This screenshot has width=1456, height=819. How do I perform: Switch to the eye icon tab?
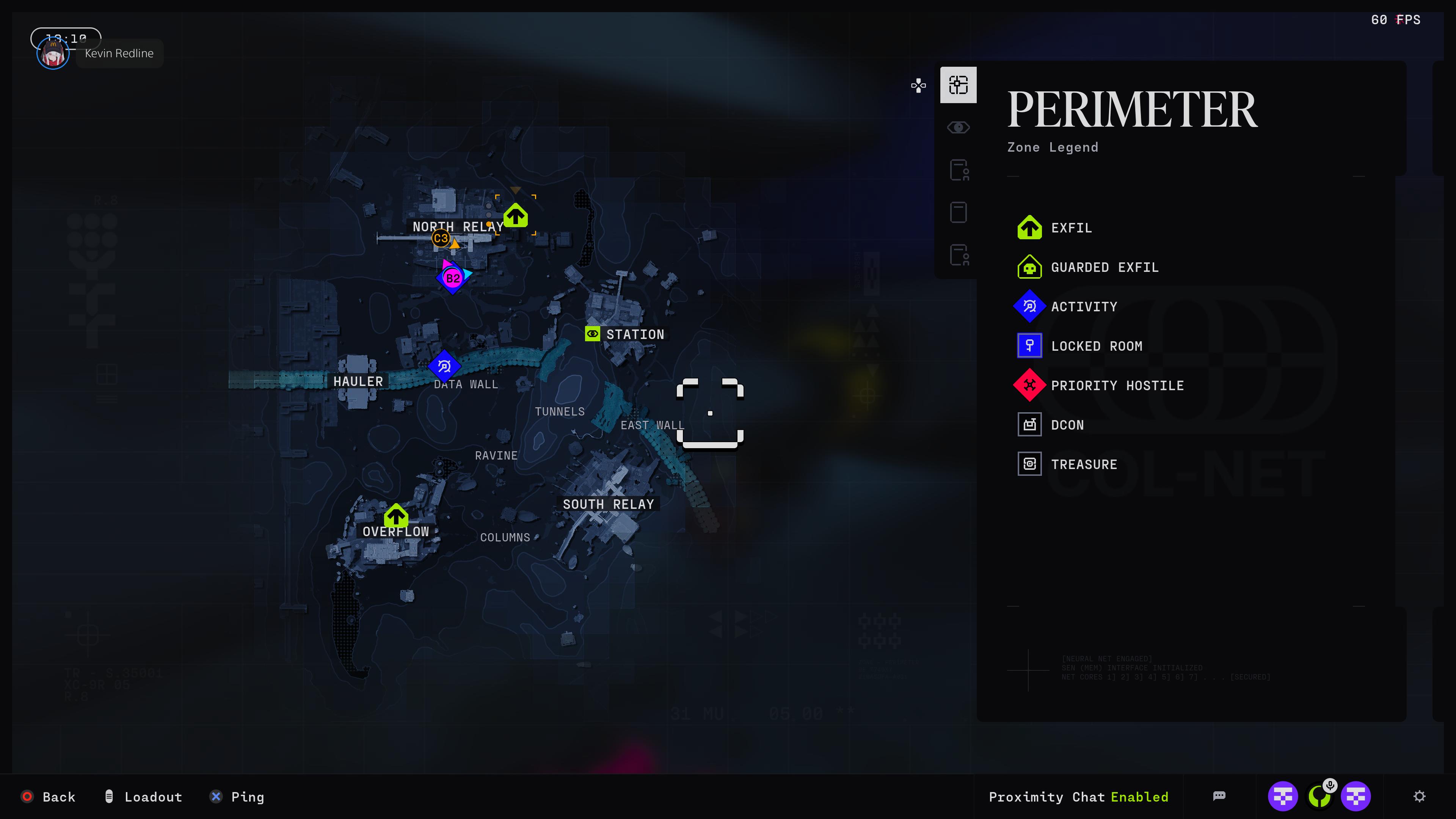click(958, 128)
